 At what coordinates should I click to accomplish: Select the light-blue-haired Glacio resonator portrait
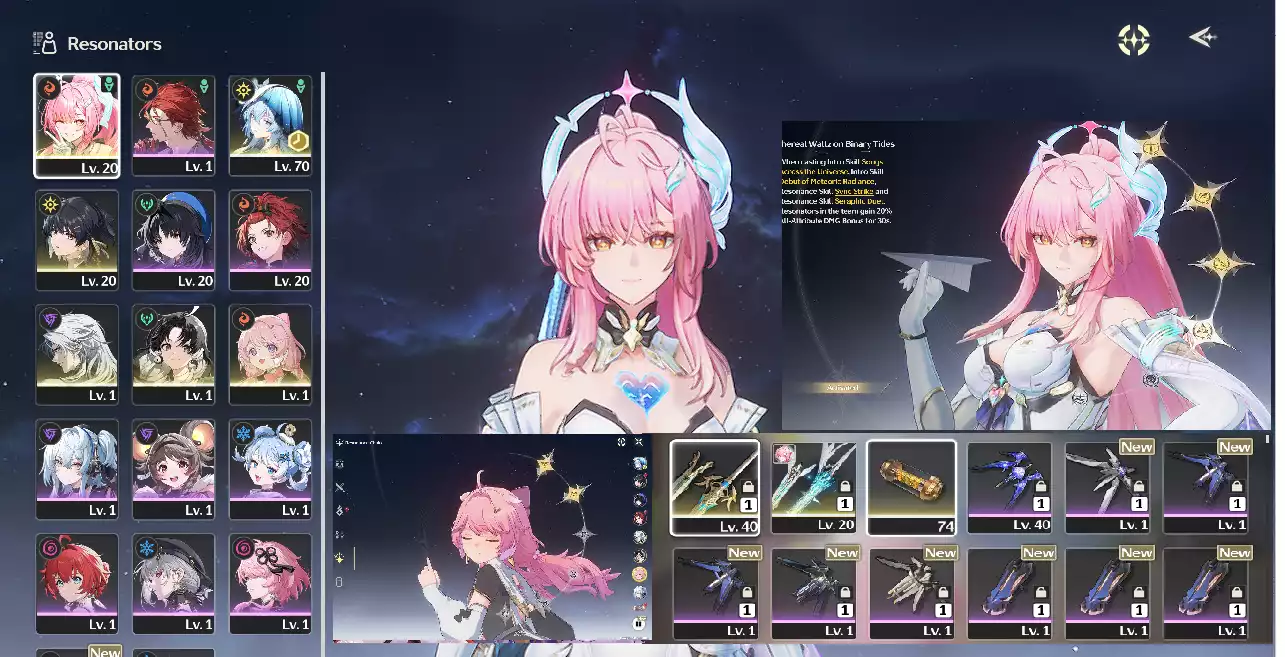[270, 469]
